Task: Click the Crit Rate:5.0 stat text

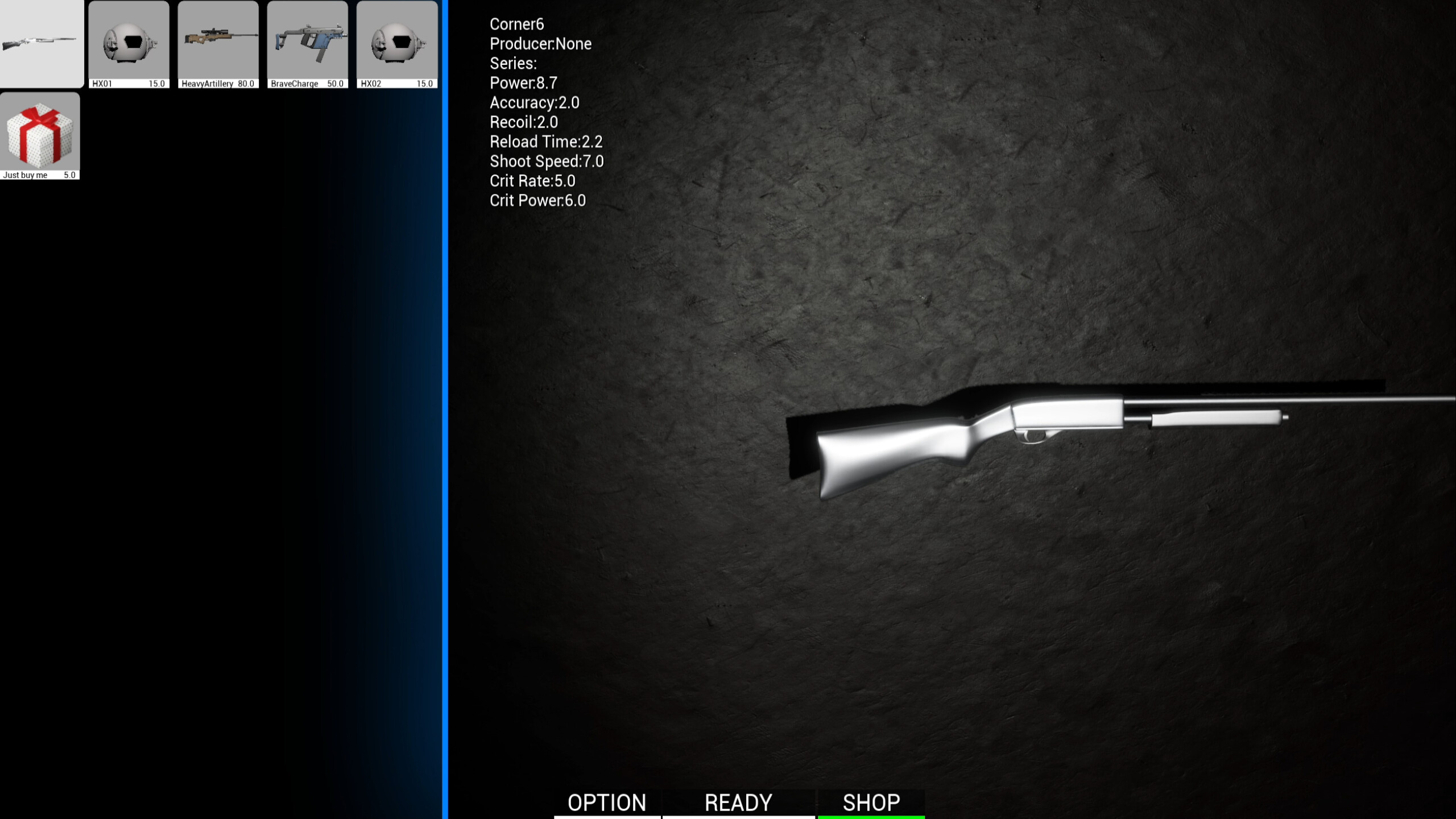Action: click(532, 180)
